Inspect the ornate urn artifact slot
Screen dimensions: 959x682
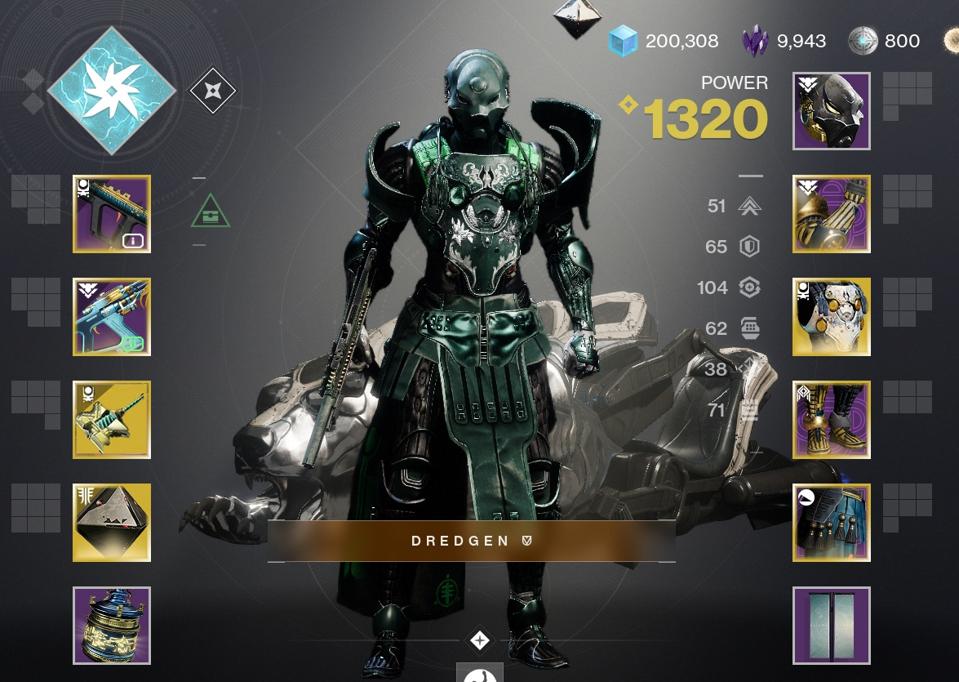coord(112,626)
